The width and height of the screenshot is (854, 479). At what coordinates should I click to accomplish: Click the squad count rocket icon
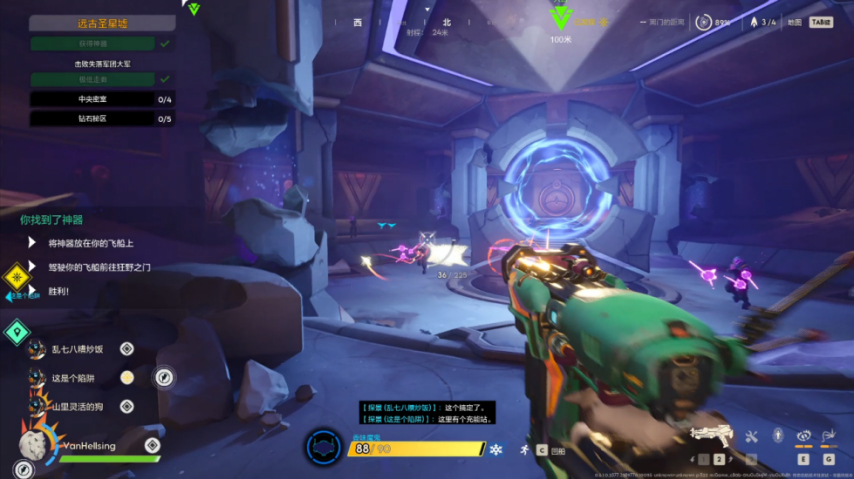click(x=753, y=22)
